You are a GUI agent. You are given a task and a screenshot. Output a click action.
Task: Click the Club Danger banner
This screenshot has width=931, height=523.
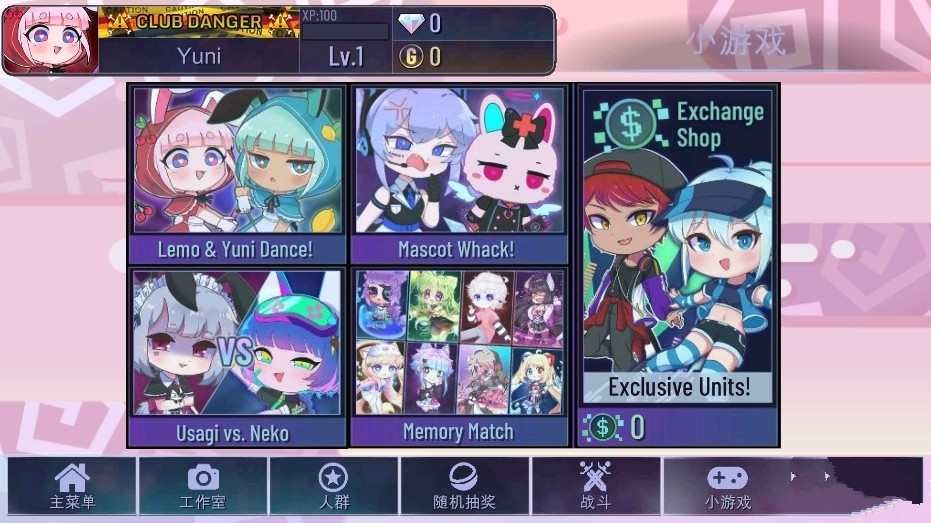(199, 21)
